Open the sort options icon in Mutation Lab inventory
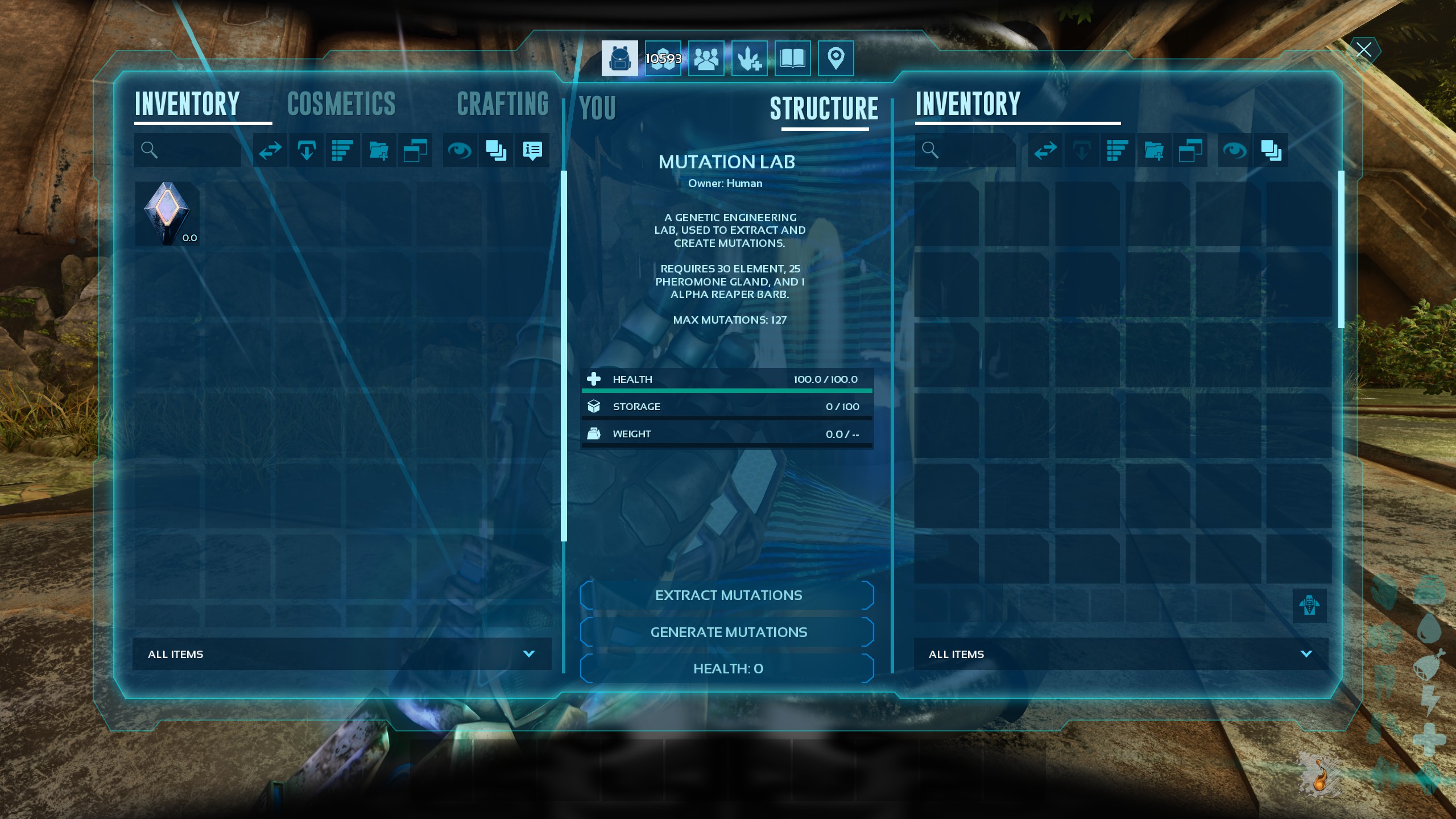Screen dimensions: 1456x819 click(x=1116, y=150)
